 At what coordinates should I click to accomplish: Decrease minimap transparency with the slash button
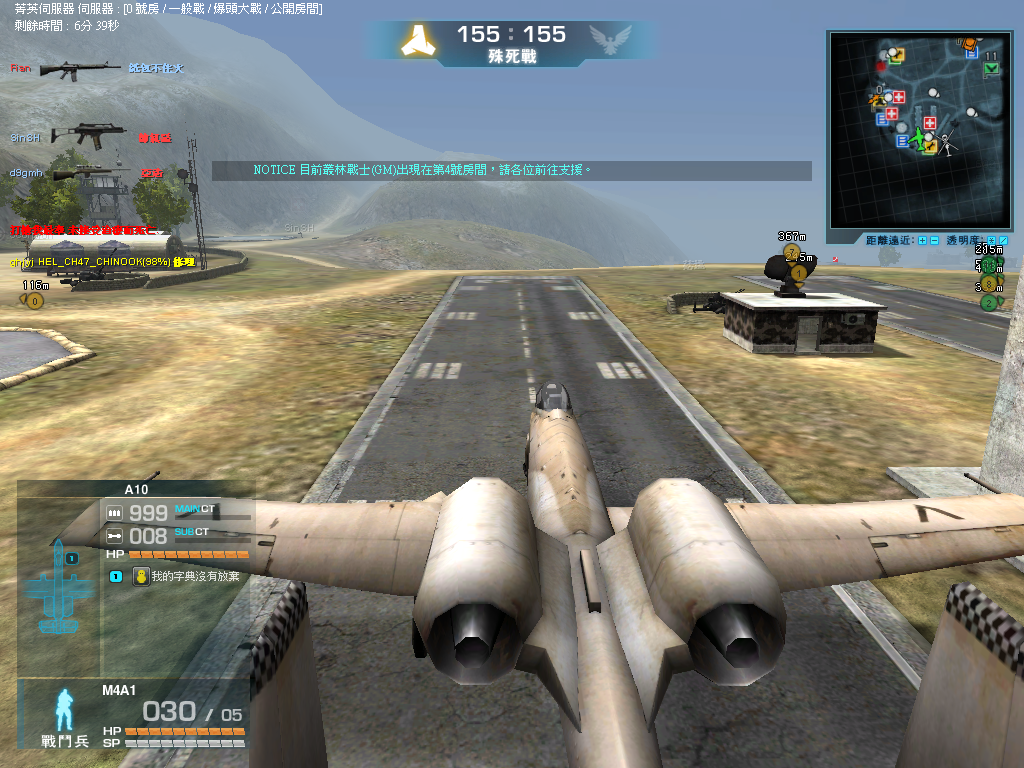[x=1004, y=240]
